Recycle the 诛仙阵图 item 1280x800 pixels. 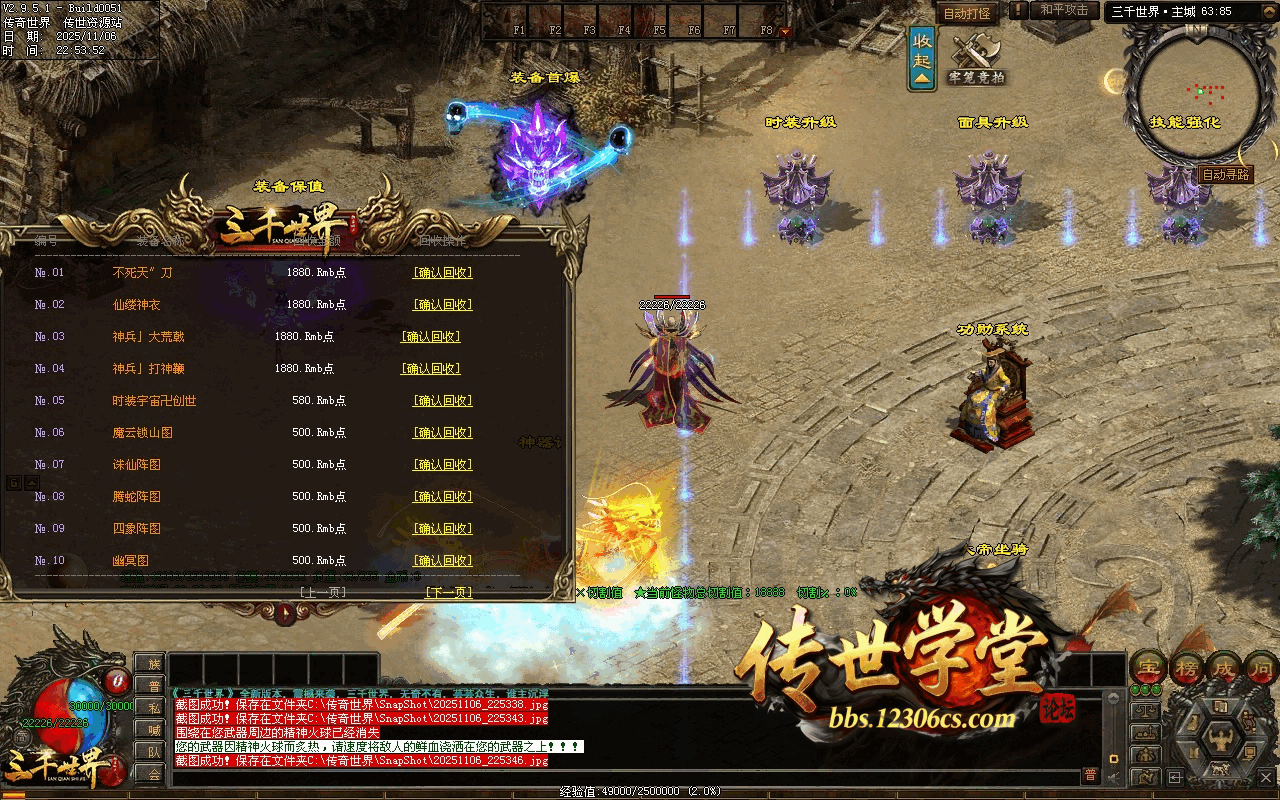click(x=442, y=465)
